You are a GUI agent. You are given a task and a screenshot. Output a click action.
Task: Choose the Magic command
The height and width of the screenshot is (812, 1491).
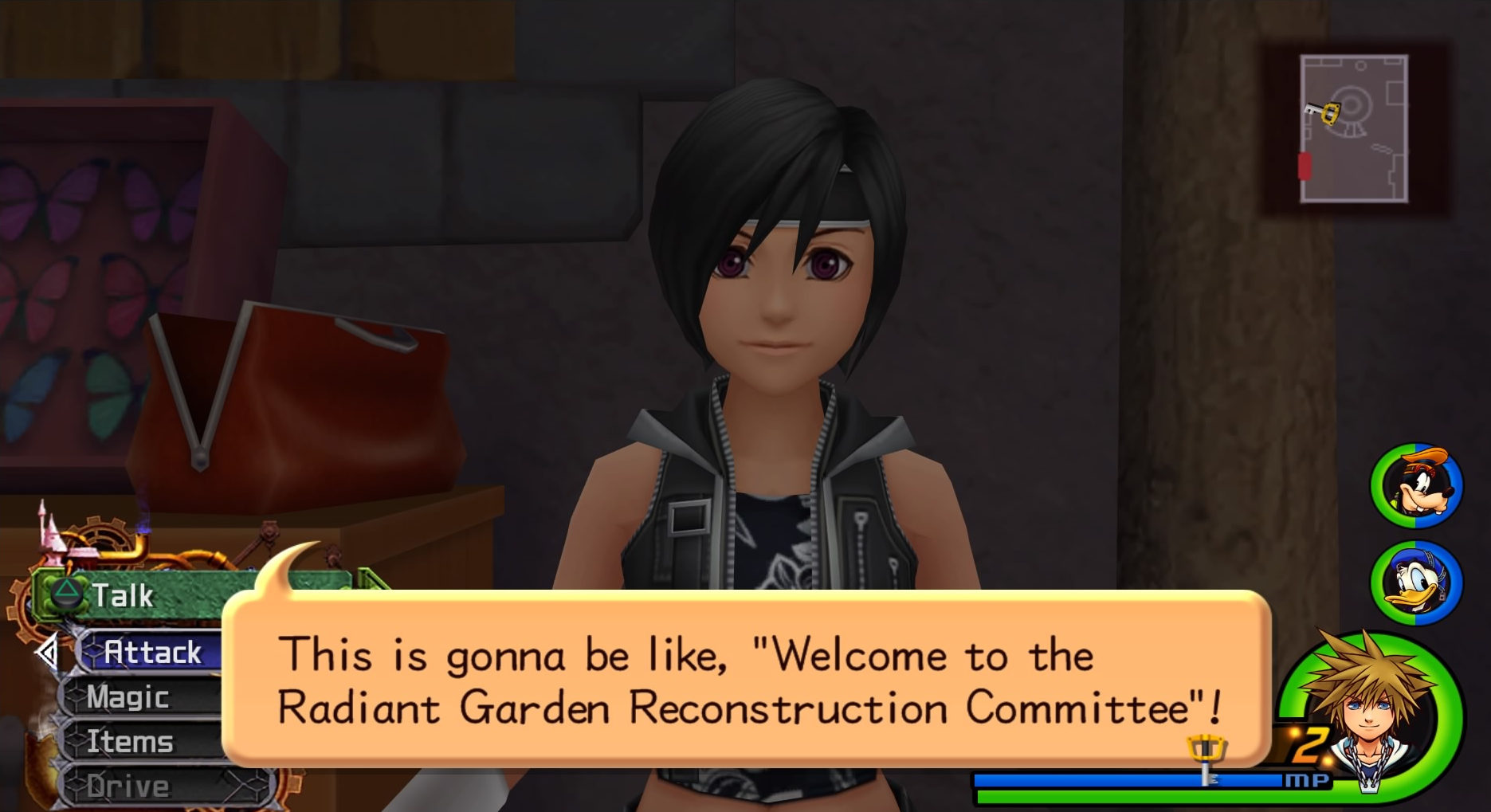(129, 697)
